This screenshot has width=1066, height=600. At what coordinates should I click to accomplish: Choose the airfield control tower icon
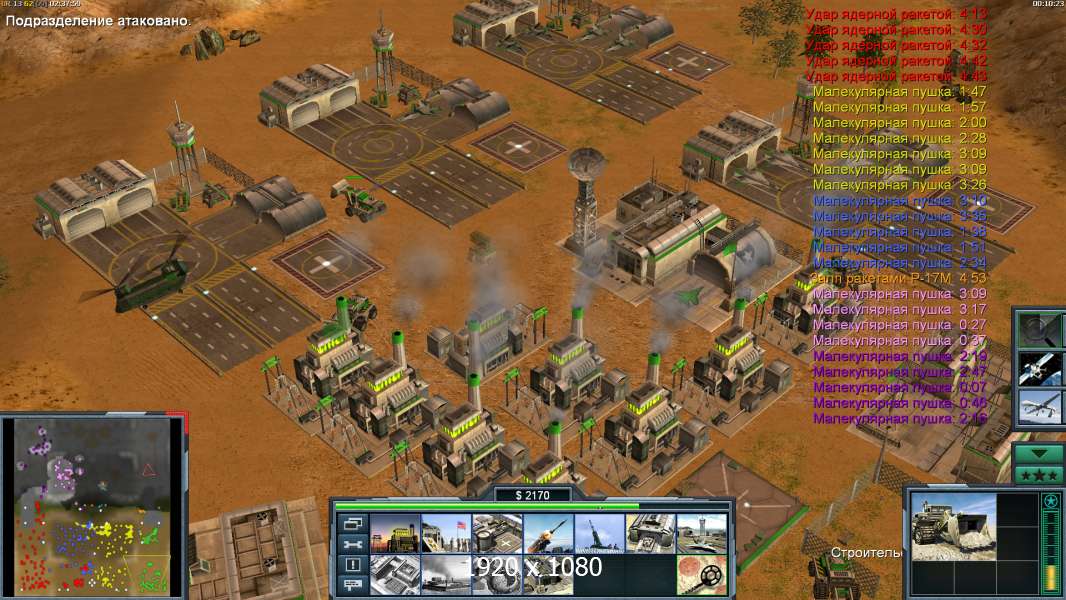[701, 533]
